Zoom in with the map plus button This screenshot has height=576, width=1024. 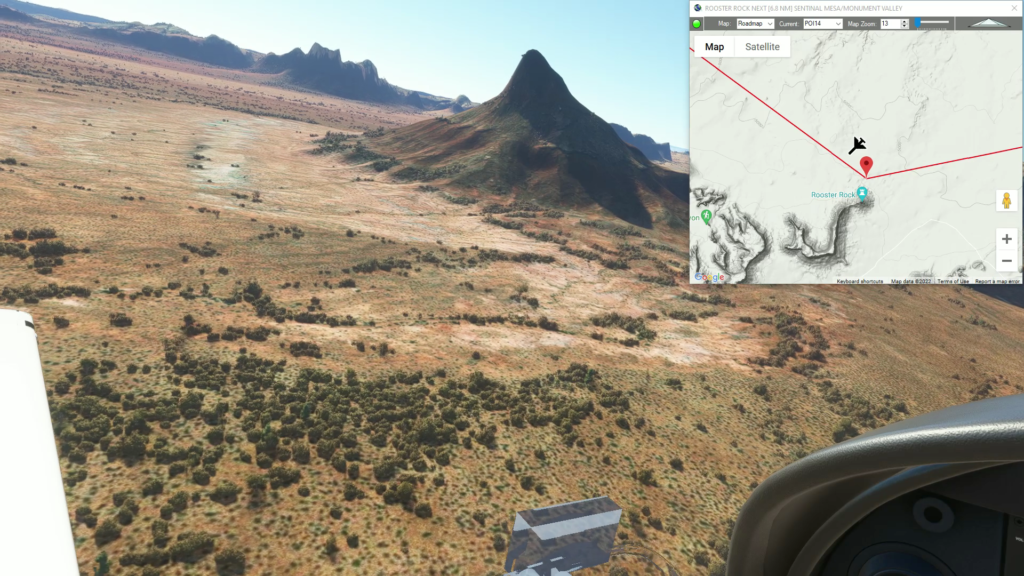[x=1006, y=239]
